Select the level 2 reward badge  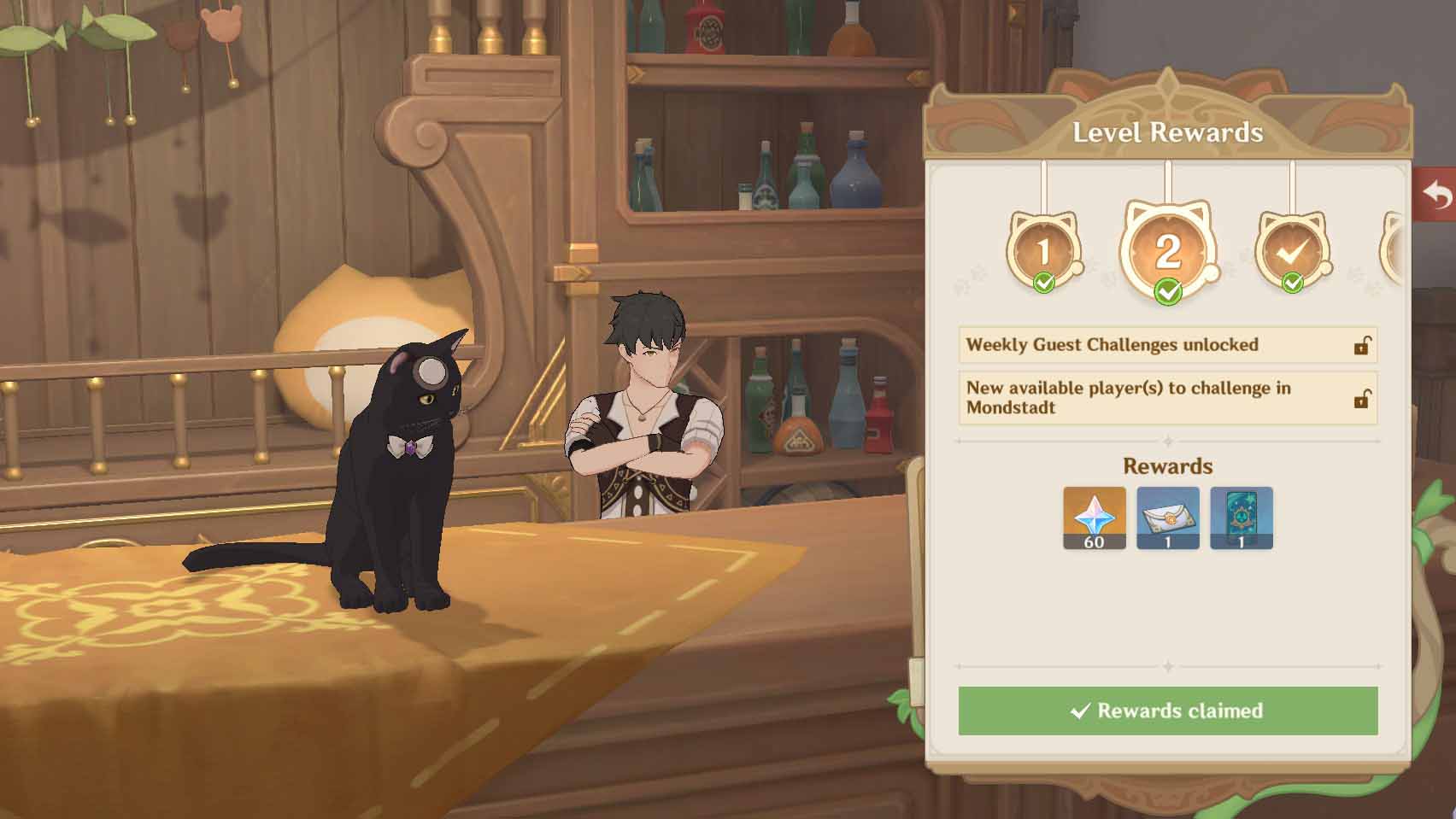pyautogui.click(x=1167, y=250)
